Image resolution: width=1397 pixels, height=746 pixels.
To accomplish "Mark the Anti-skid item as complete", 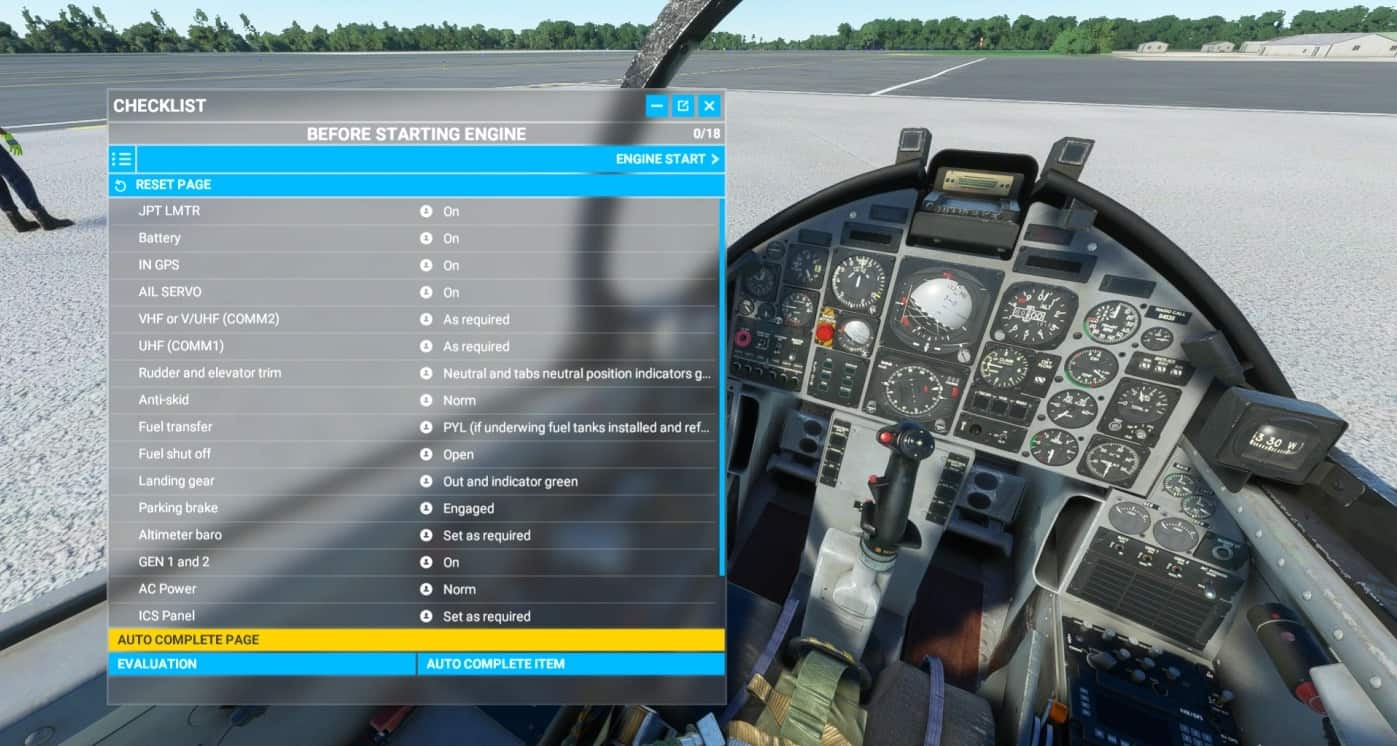I will tap(250, 400).
